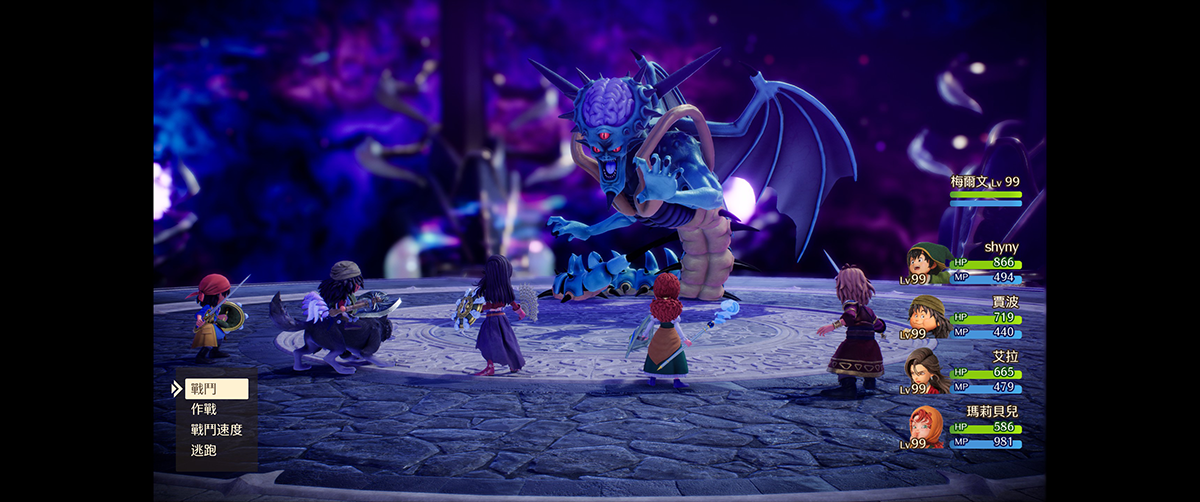Image resolution: width=1200 pixels, height=502 pixels.
Task: Open the 作戰 (Tactics) menu option
Action: click(204, 409)
